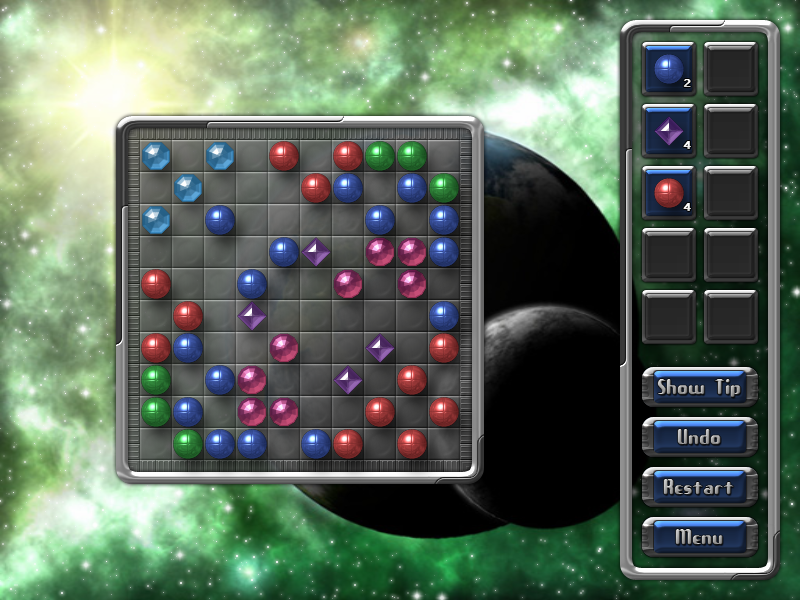Choose the purple diamond inventory slot

click(x=668, y=130)
